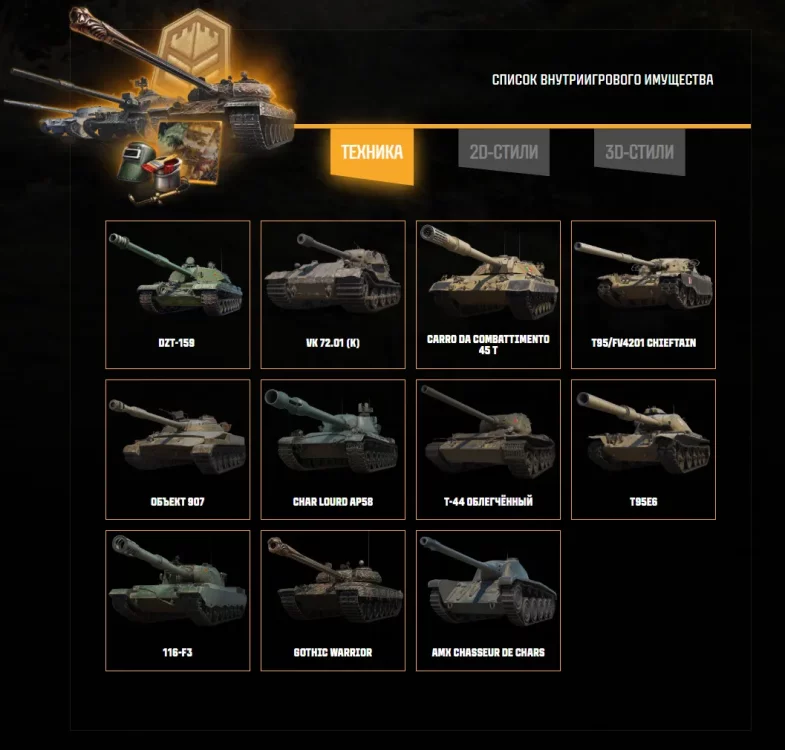Viewport: 785px width, 750px height.
Task: Select the DZT-159 tank tile
Action: (178, 294)
